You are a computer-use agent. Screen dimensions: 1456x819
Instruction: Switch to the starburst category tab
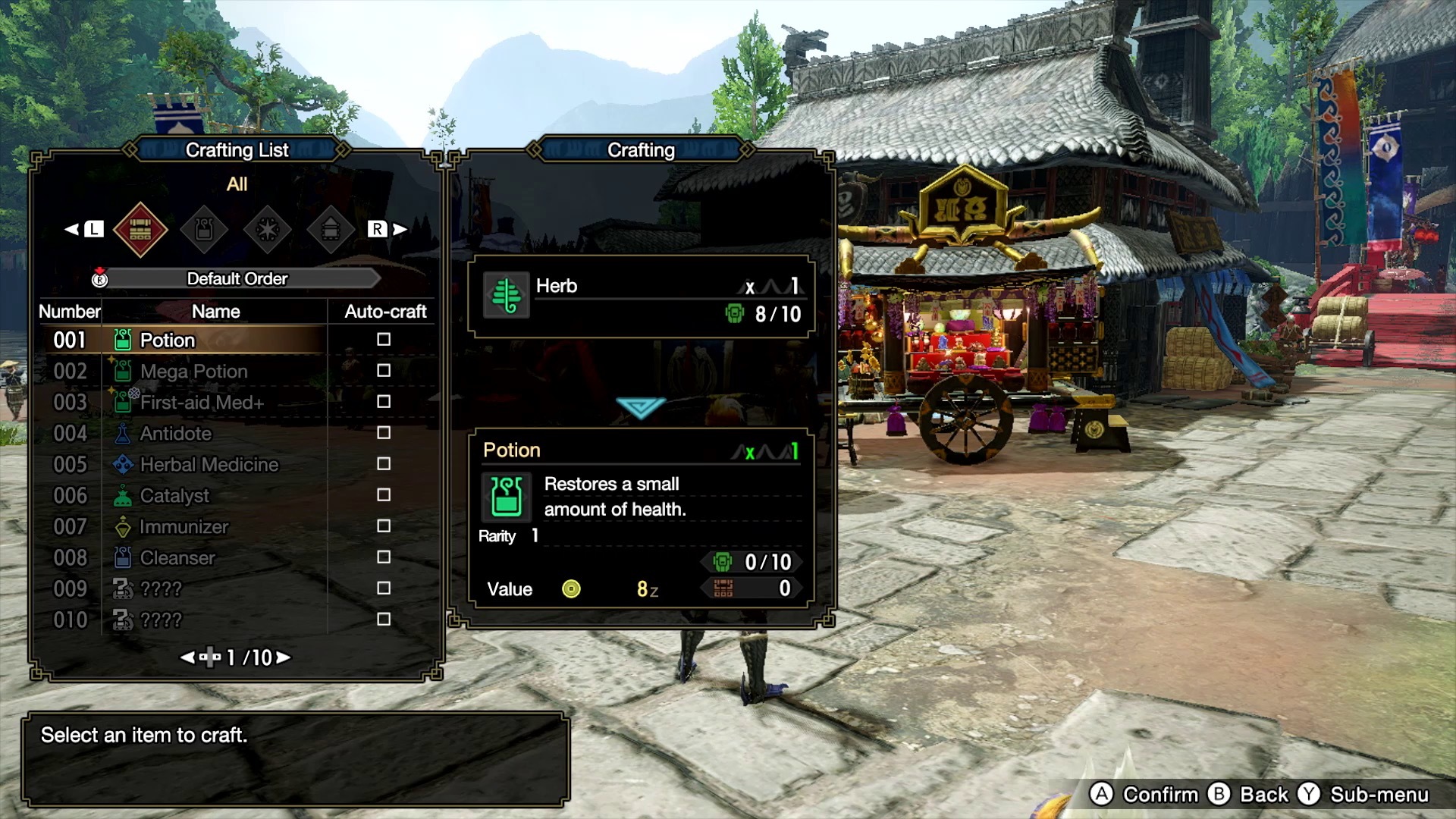pyautogui.click(x=268, y=229)
